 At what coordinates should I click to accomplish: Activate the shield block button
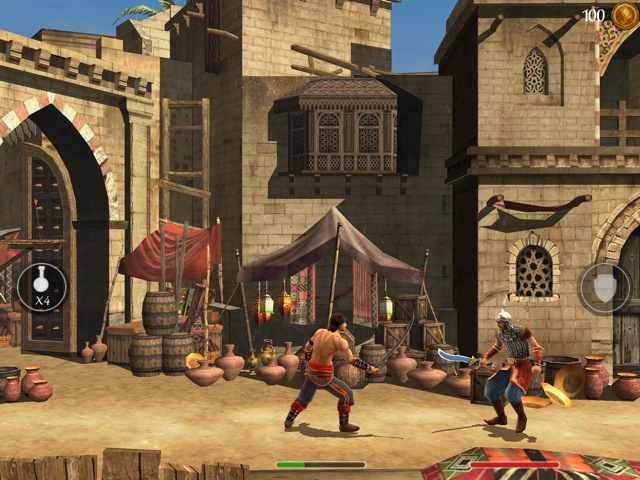pos(604,288)
